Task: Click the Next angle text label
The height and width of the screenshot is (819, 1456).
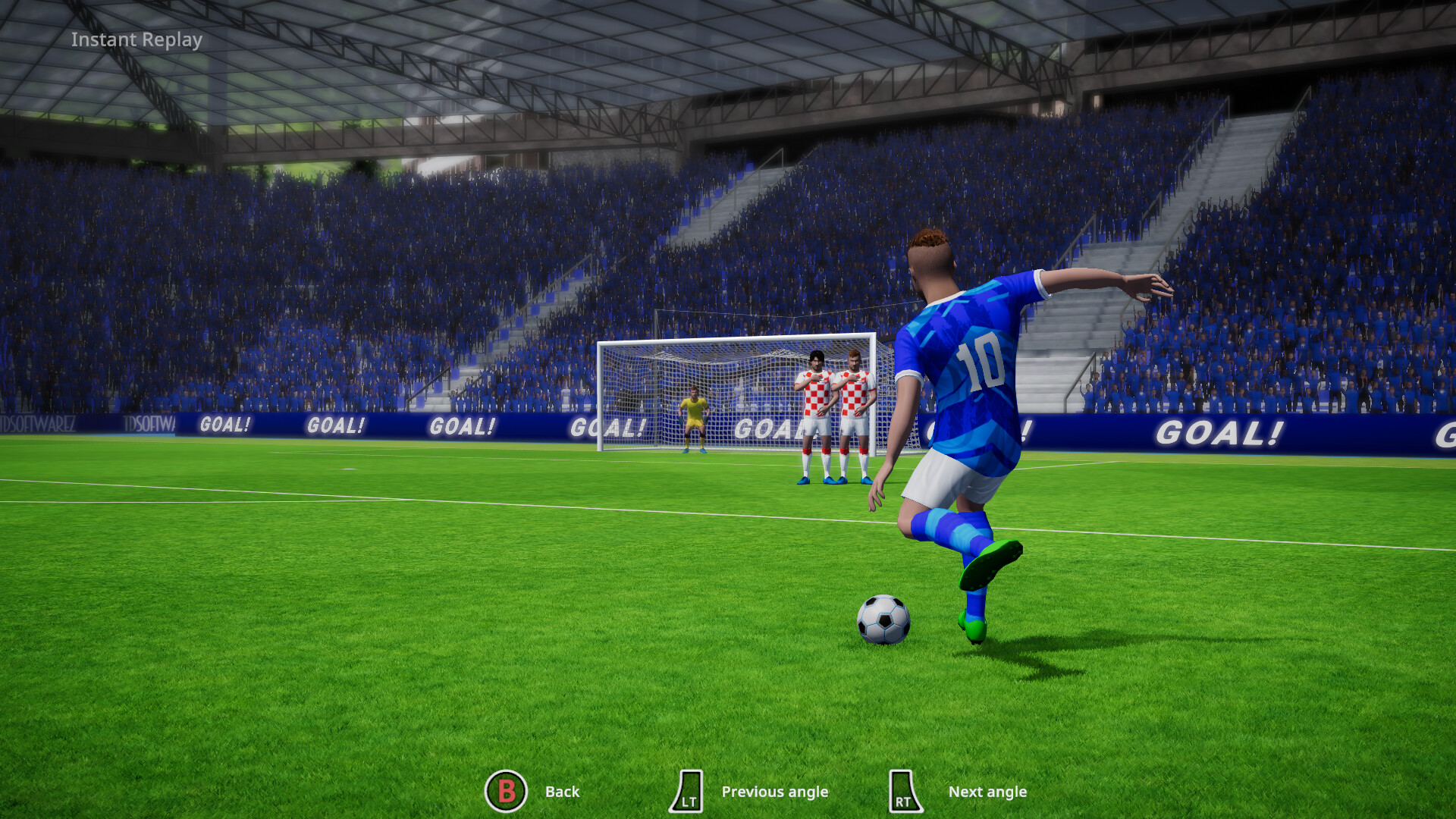Action: [x=989, y=791]
